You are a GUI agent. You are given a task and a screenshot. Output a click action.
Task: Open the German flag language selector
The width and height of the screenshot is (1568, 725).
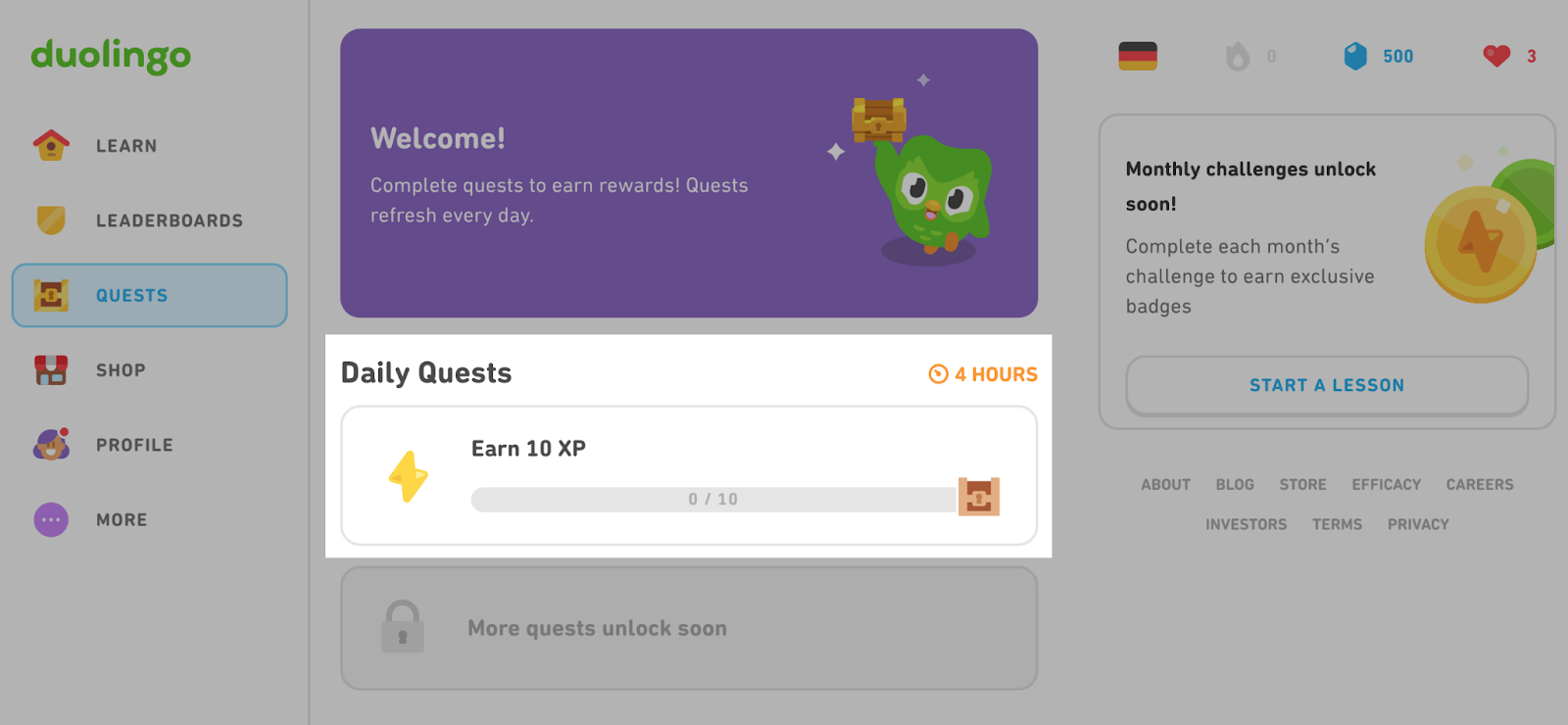click(x=1139, y=56)
